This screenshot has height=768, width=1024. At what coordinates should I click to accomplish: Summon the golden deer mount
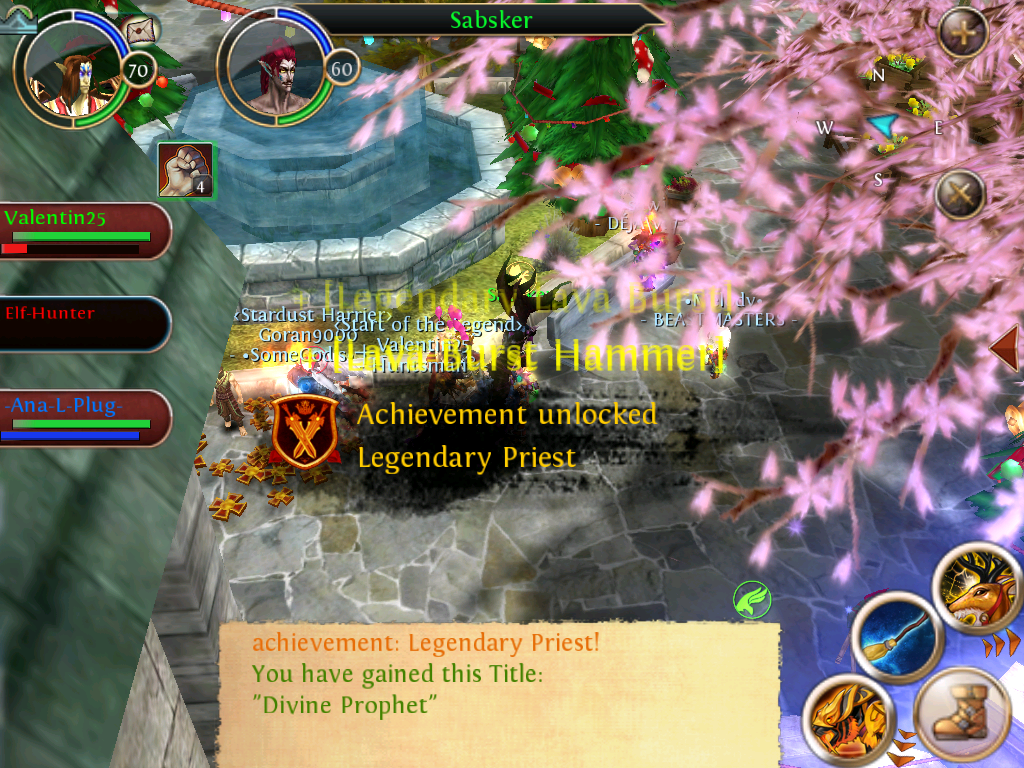[x=978, y=592]
